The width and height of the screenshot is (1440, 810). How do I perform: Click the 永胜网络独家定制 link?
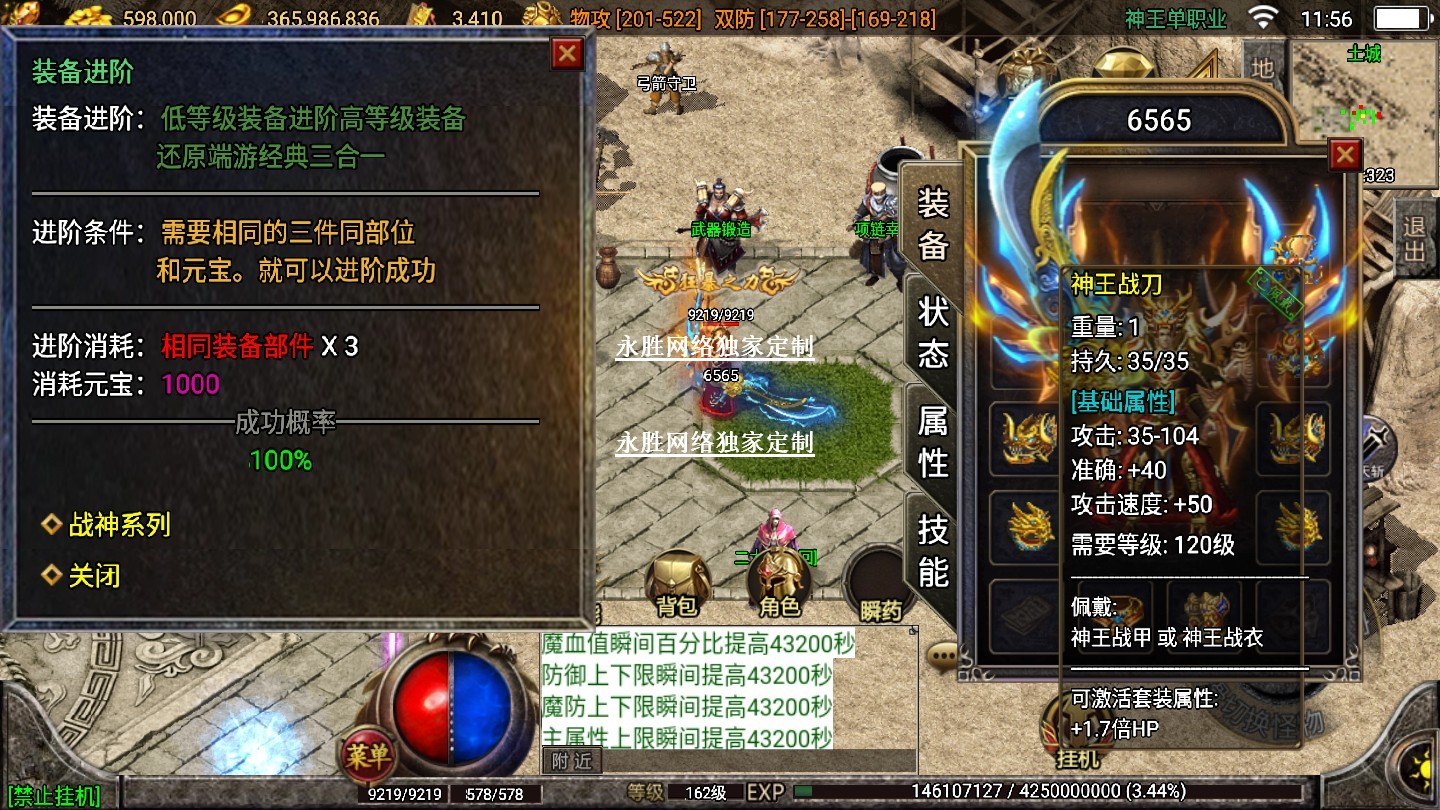coord(714,348)
